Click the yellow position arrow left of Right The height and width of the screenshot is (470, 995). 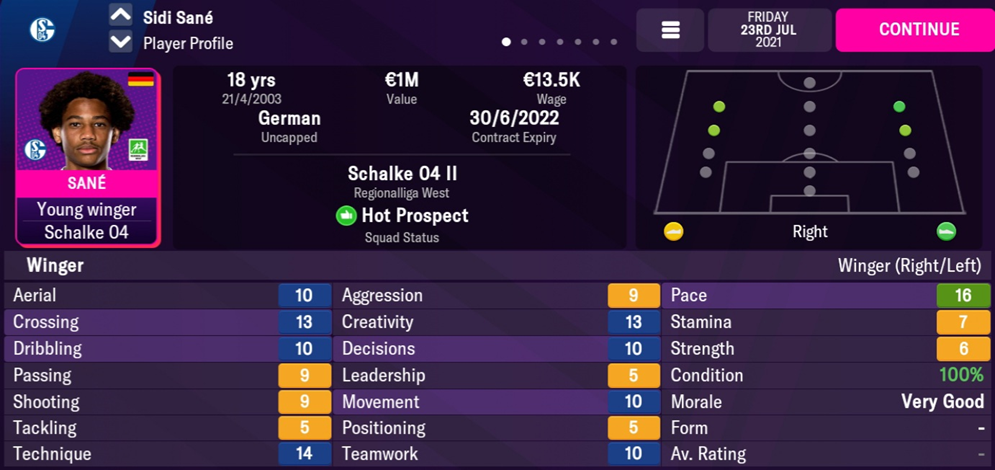[x=674, y=232]
